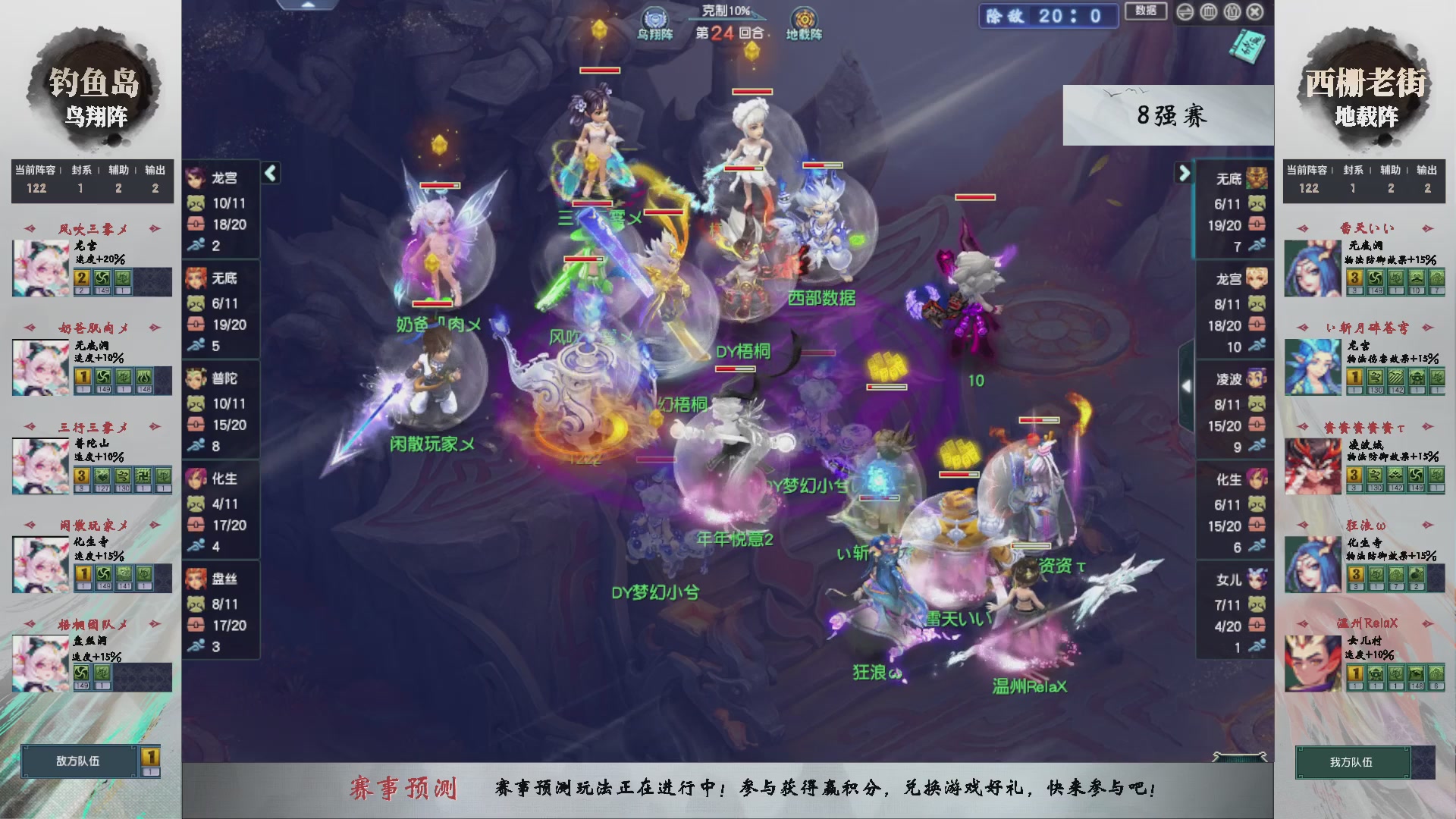Image resolution: width=1456 pixels, height=819 pixels.
Task: Open the teal battle journal icon below toolbar
Action: click(1247, 45)
